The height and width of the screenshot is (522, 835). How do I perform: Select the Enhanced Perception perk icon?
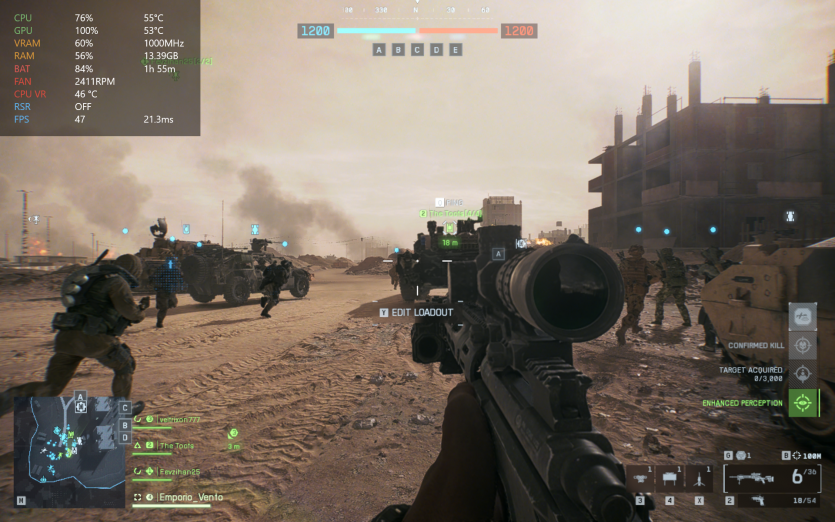(802, 403)
